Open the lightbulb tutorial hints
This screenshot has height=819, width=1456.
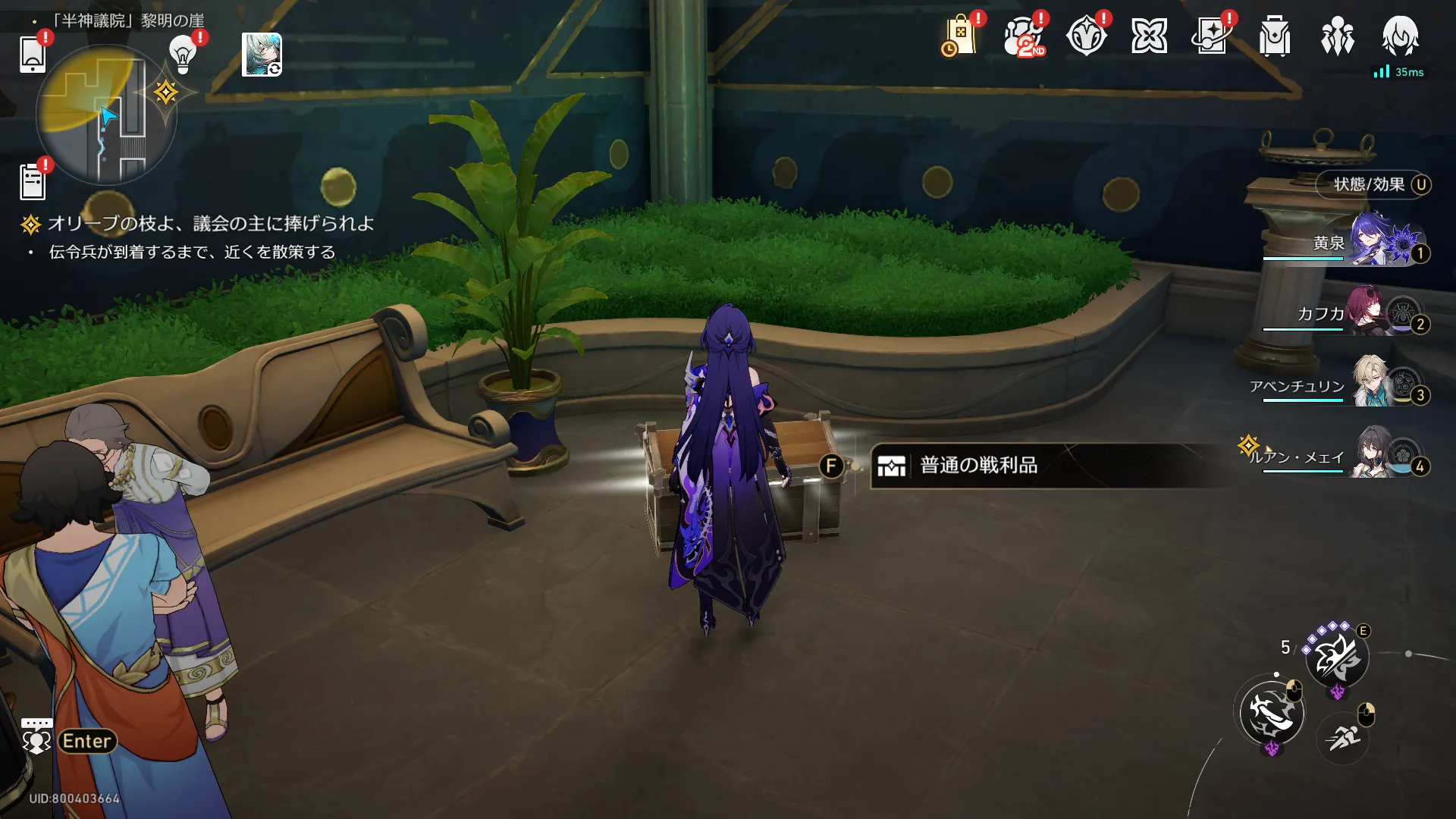click(183, 54)
